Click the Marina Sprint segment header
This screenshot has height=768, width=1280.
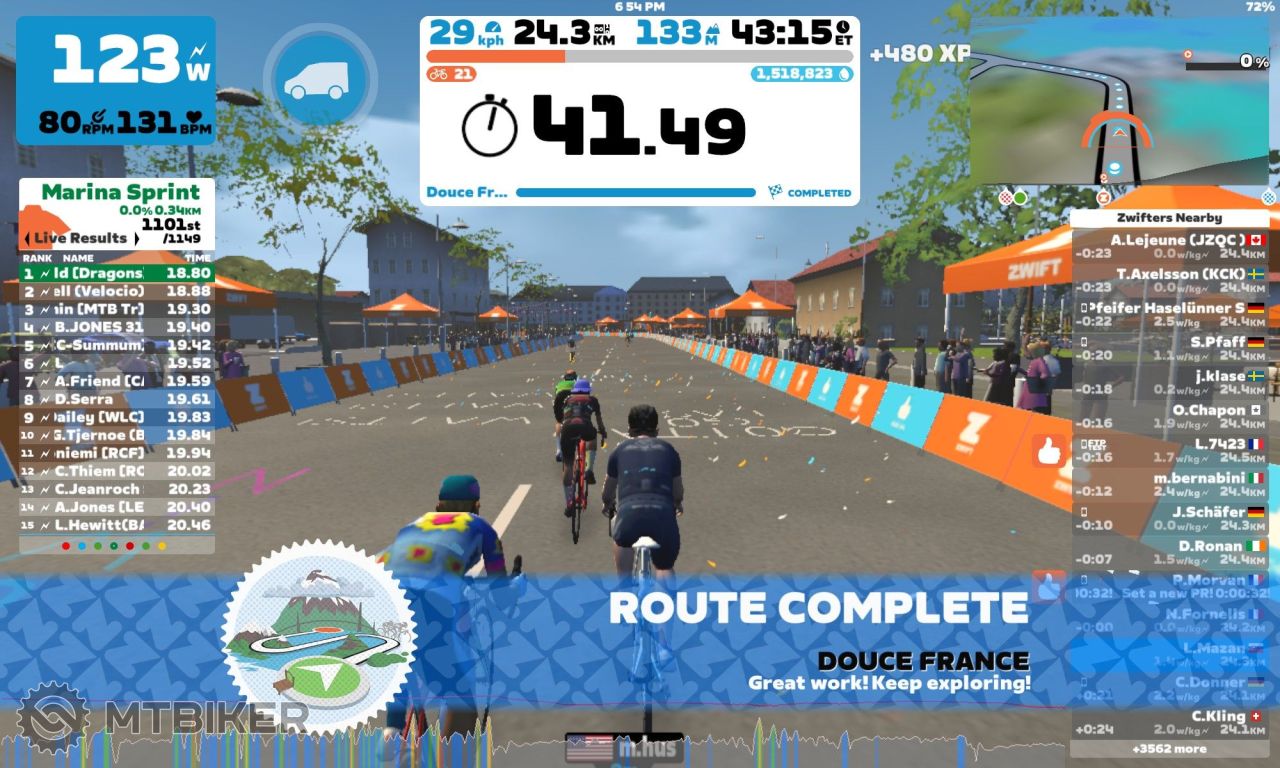point(117,192)
